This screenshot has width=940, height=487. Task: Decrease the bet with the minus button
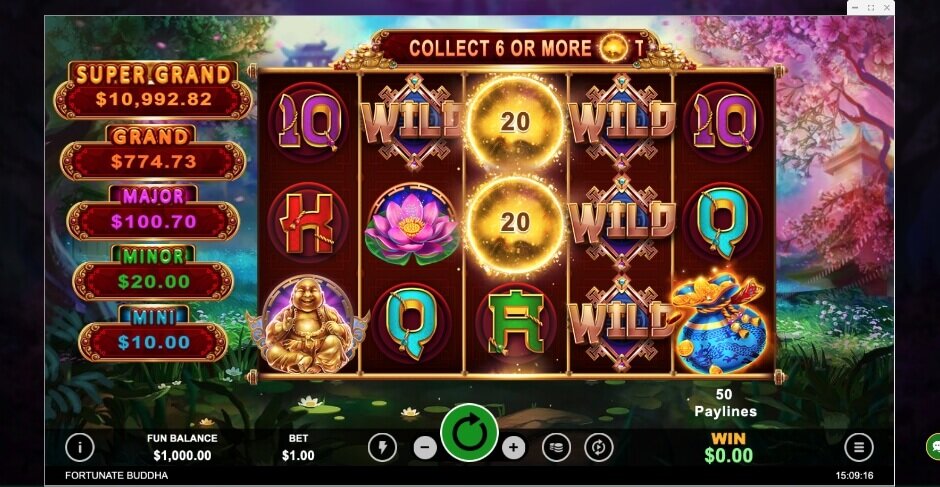pos(425,447)
